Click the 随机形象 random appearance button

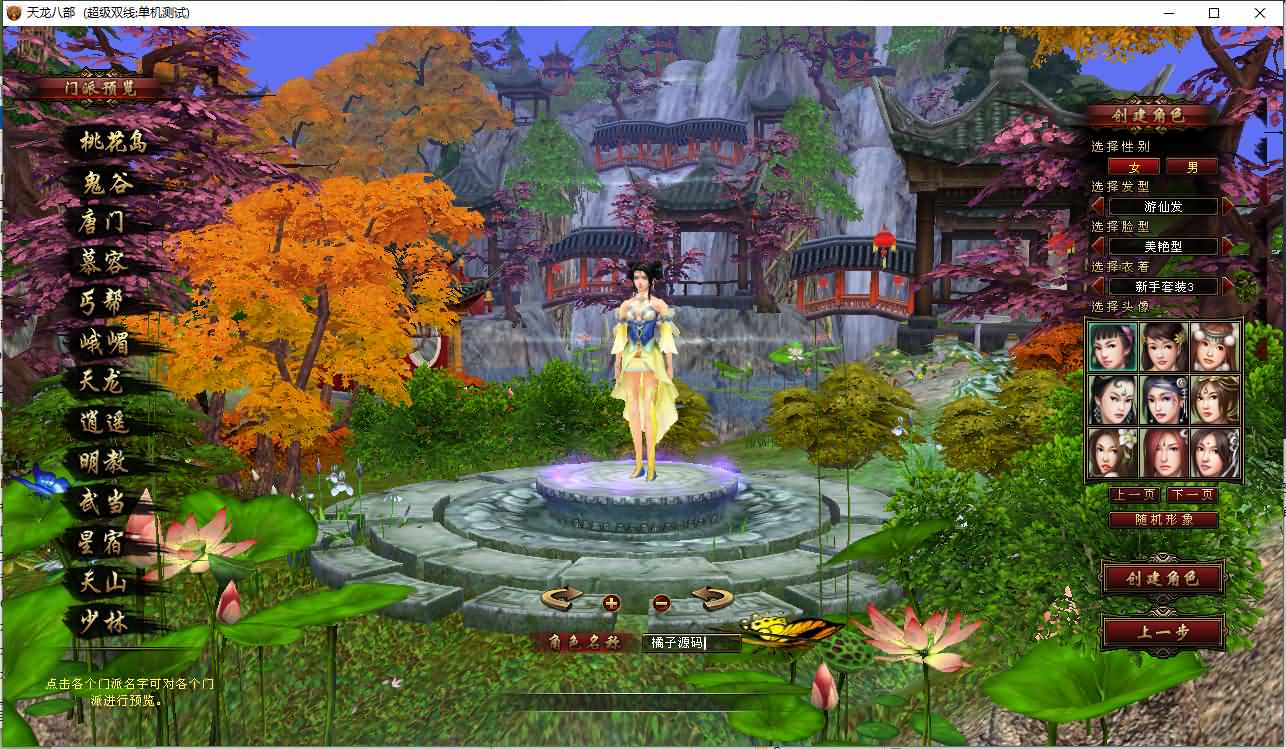tap(1163, 519)
